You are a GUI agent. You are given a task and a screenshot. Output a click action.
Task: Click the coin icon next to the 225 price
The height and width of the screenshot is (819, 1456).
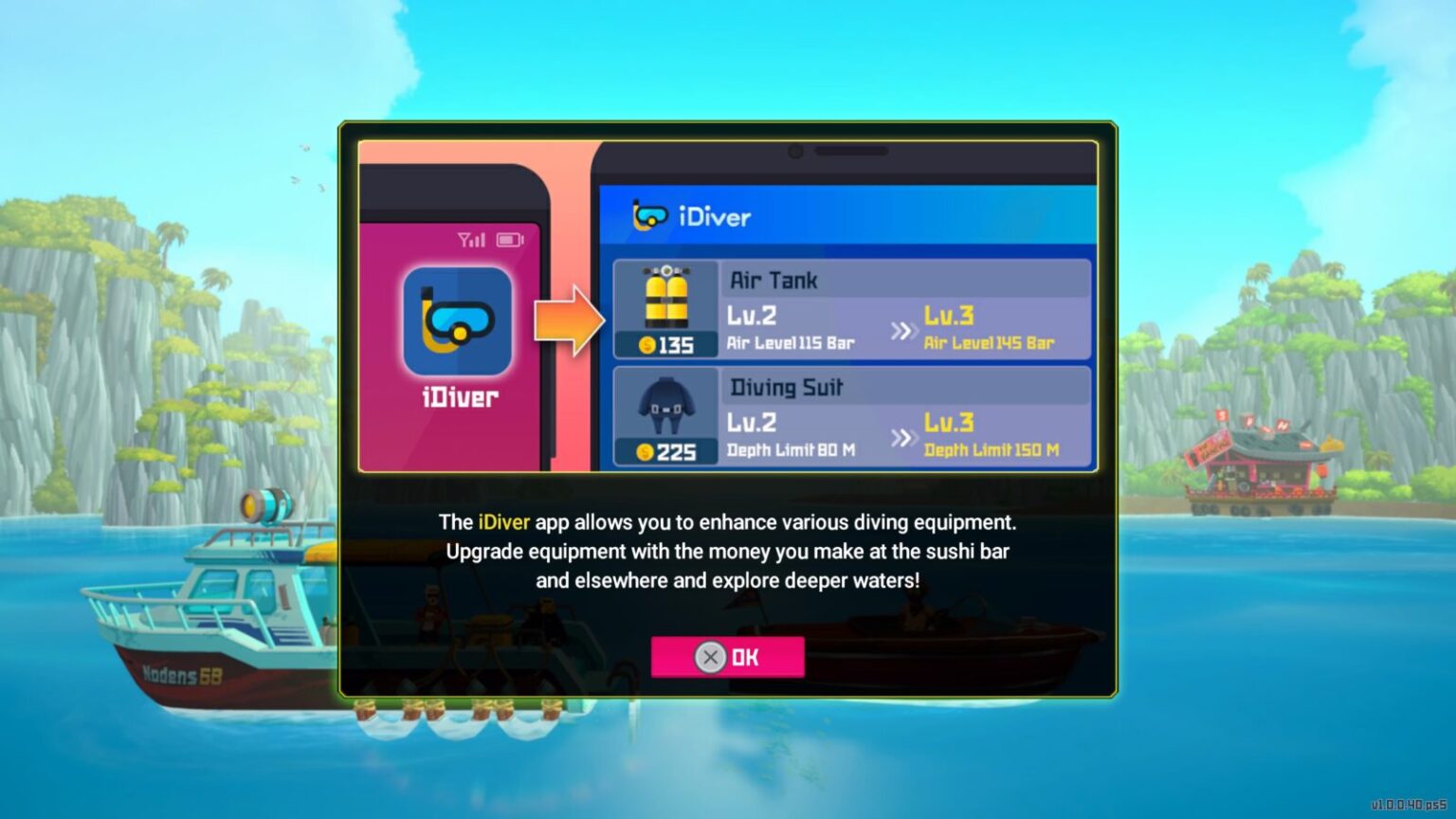[x=647, y=452]
